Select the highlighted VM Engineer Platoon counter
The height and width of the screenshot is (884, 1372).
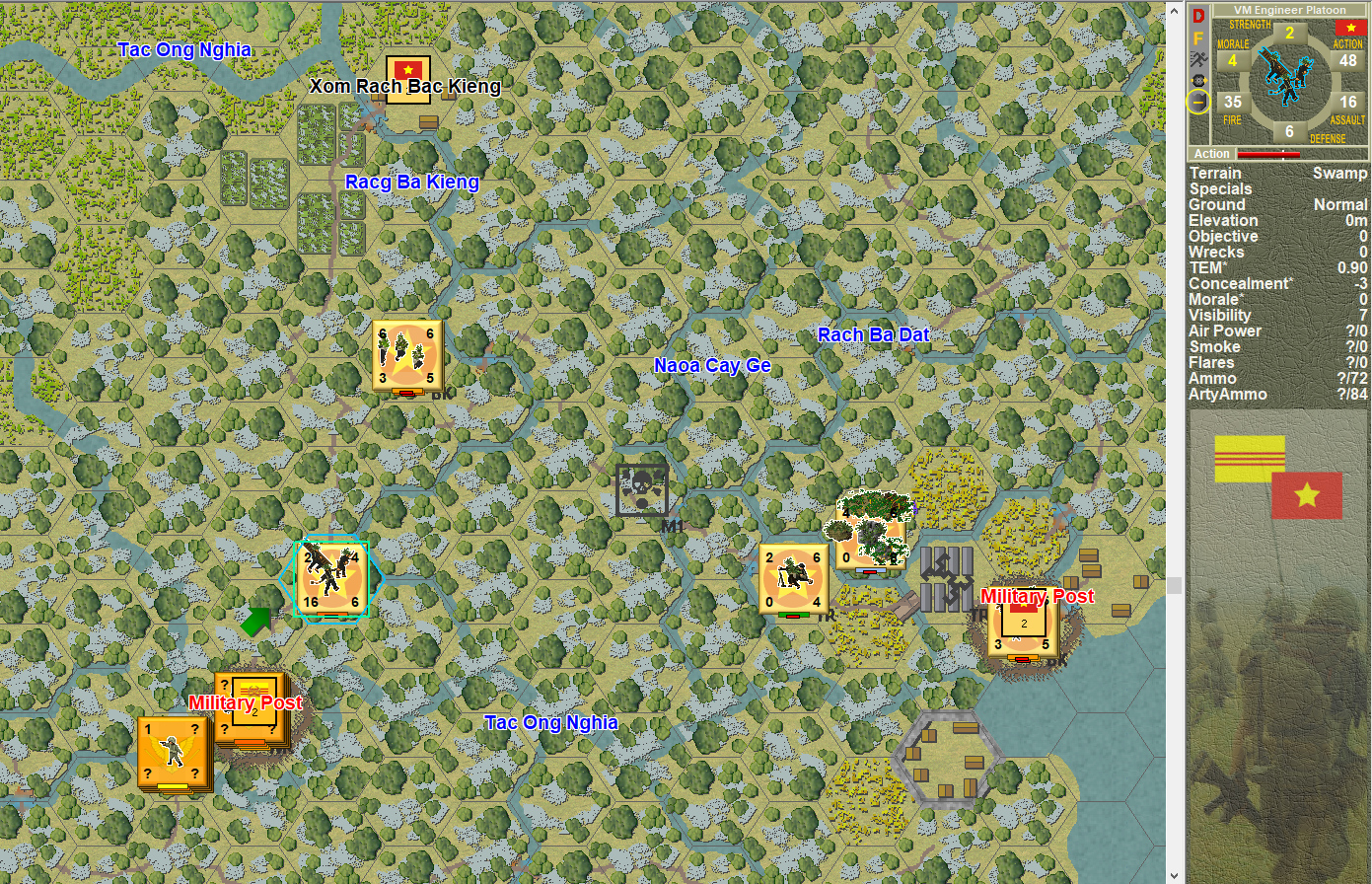(329, 578)
